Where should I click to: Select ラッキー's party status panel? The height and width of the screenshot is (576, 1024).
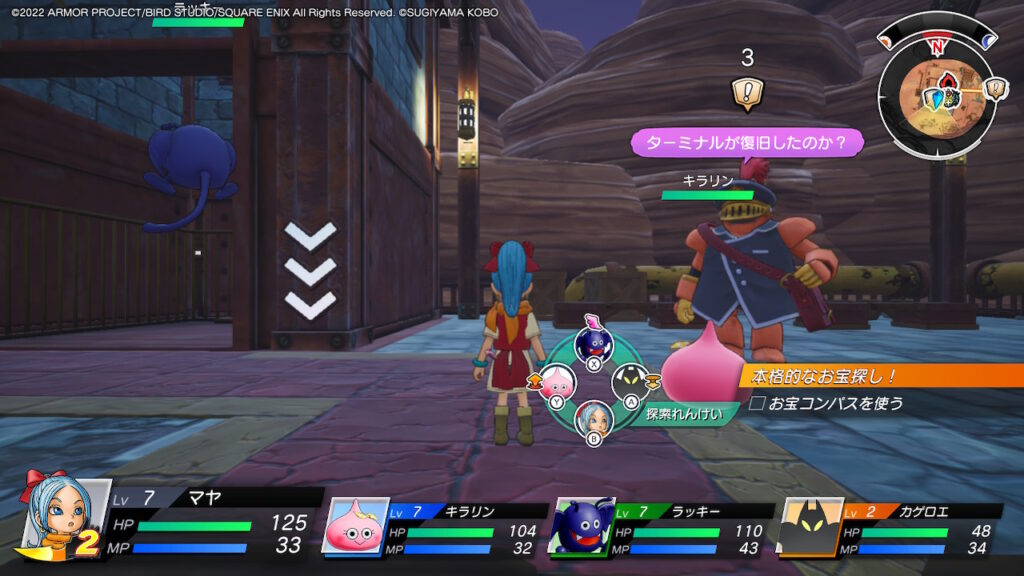pyautogui.click(x=663, y=527)
